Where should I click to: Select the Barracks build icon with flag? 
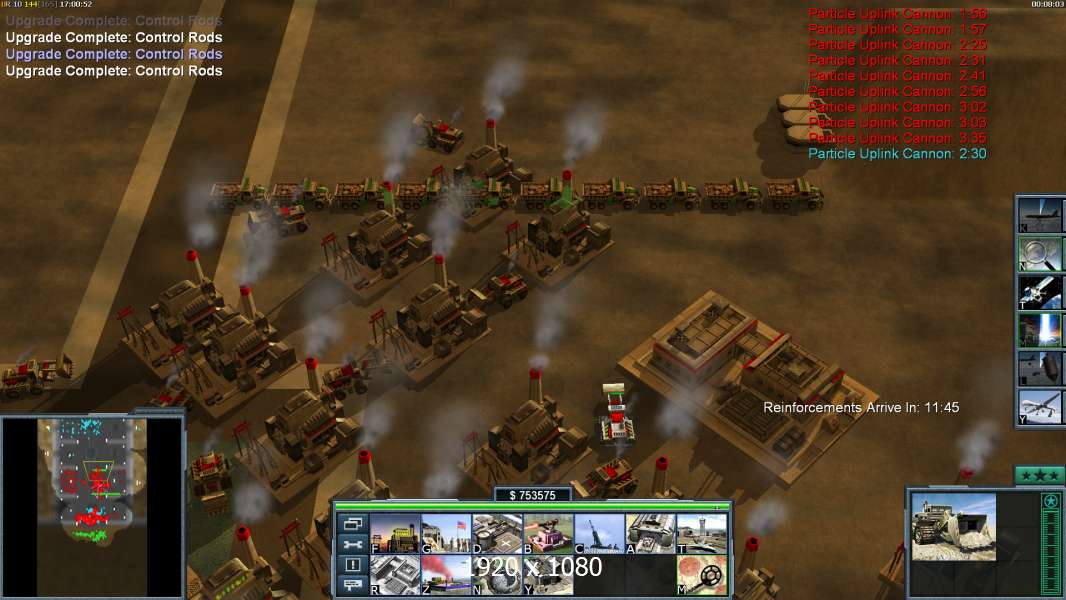tap(445, 534)
